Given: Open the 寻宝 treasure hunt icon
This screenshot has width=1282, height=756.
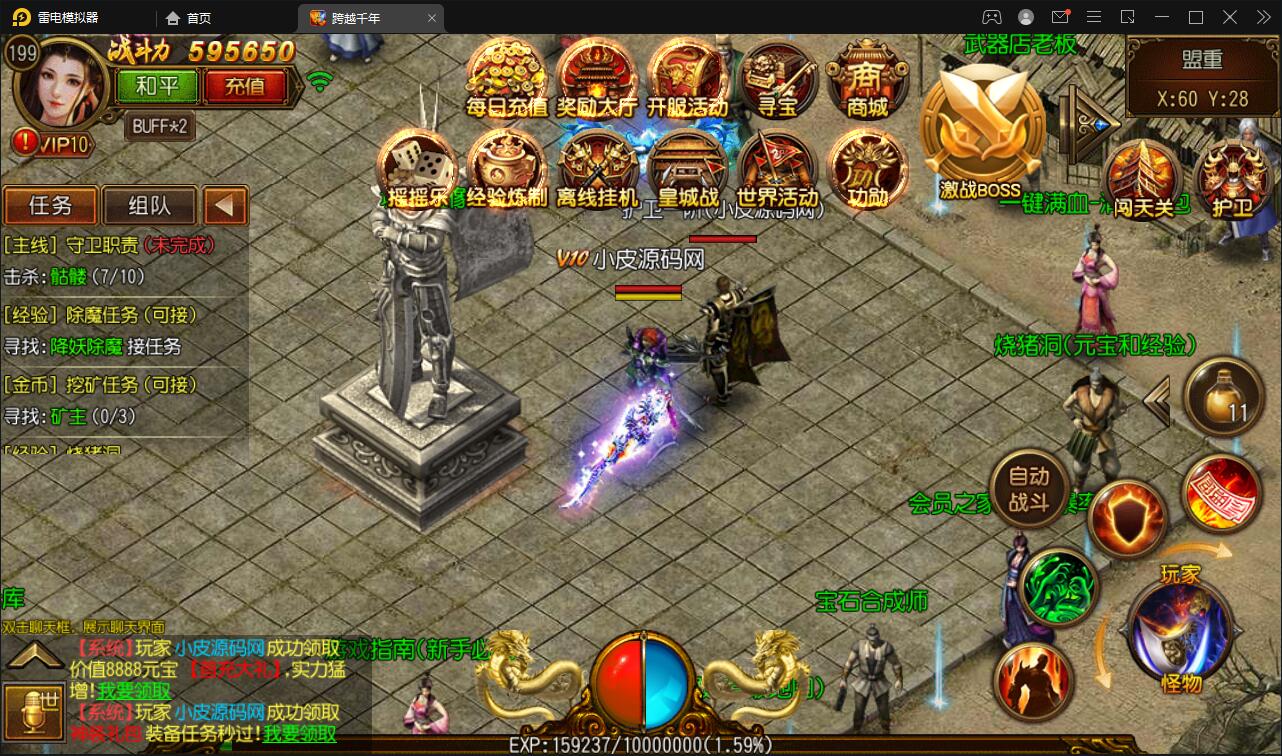Looking at the screenshot, I should click(777, 77).
